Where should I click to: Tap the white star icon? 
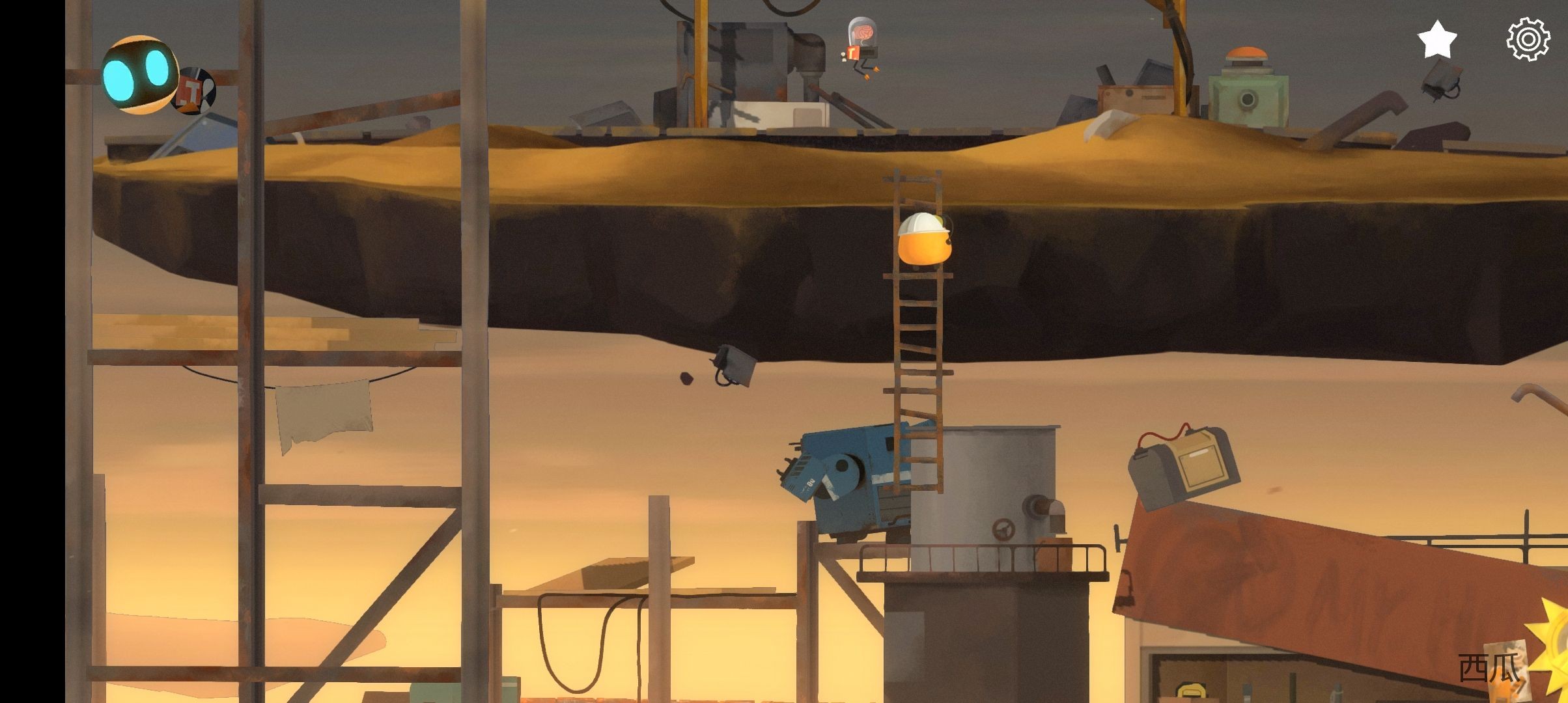tap(1437, 40)
